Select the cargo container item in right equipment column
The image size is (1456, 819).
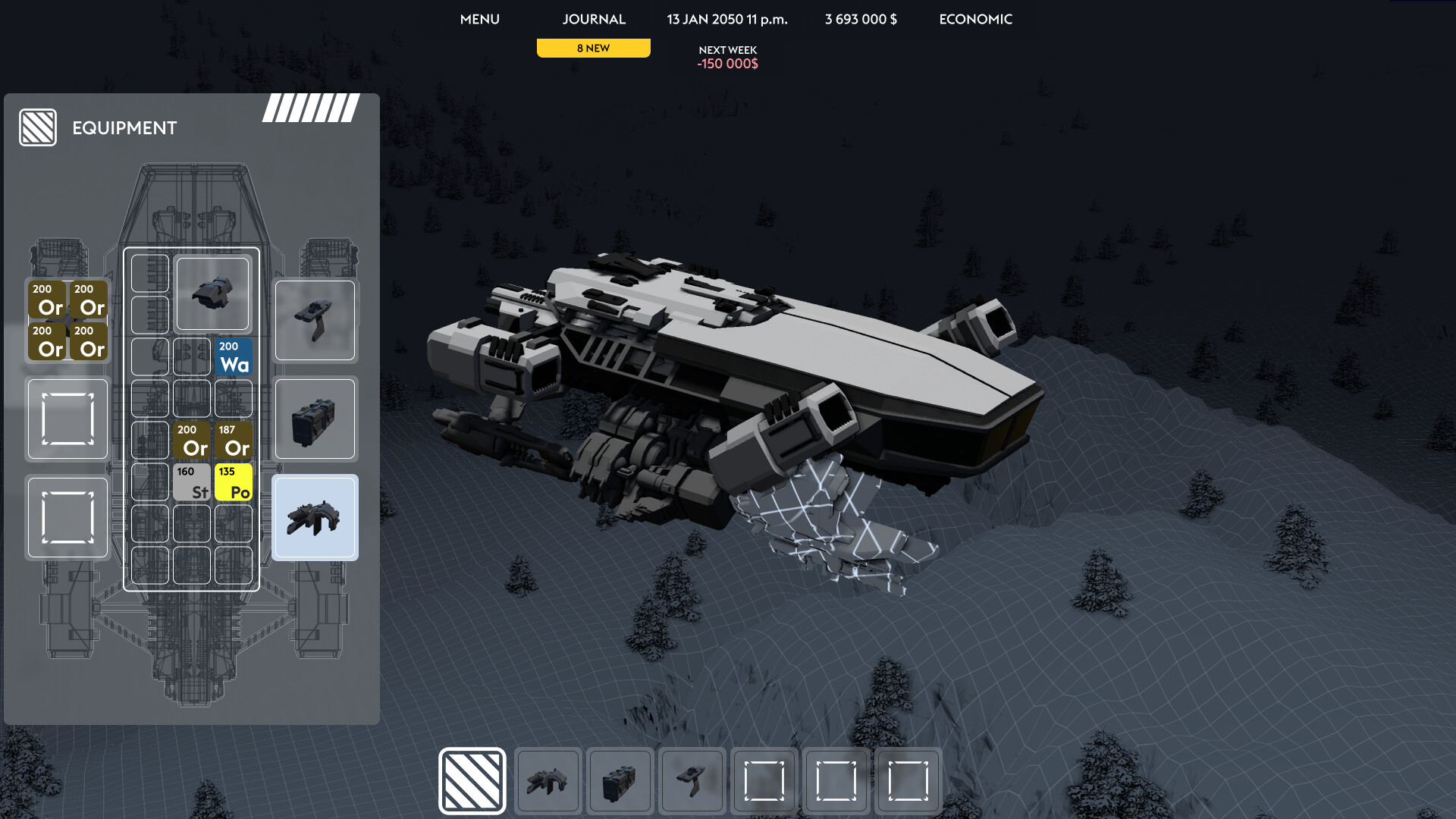click(x=315, y=419)
